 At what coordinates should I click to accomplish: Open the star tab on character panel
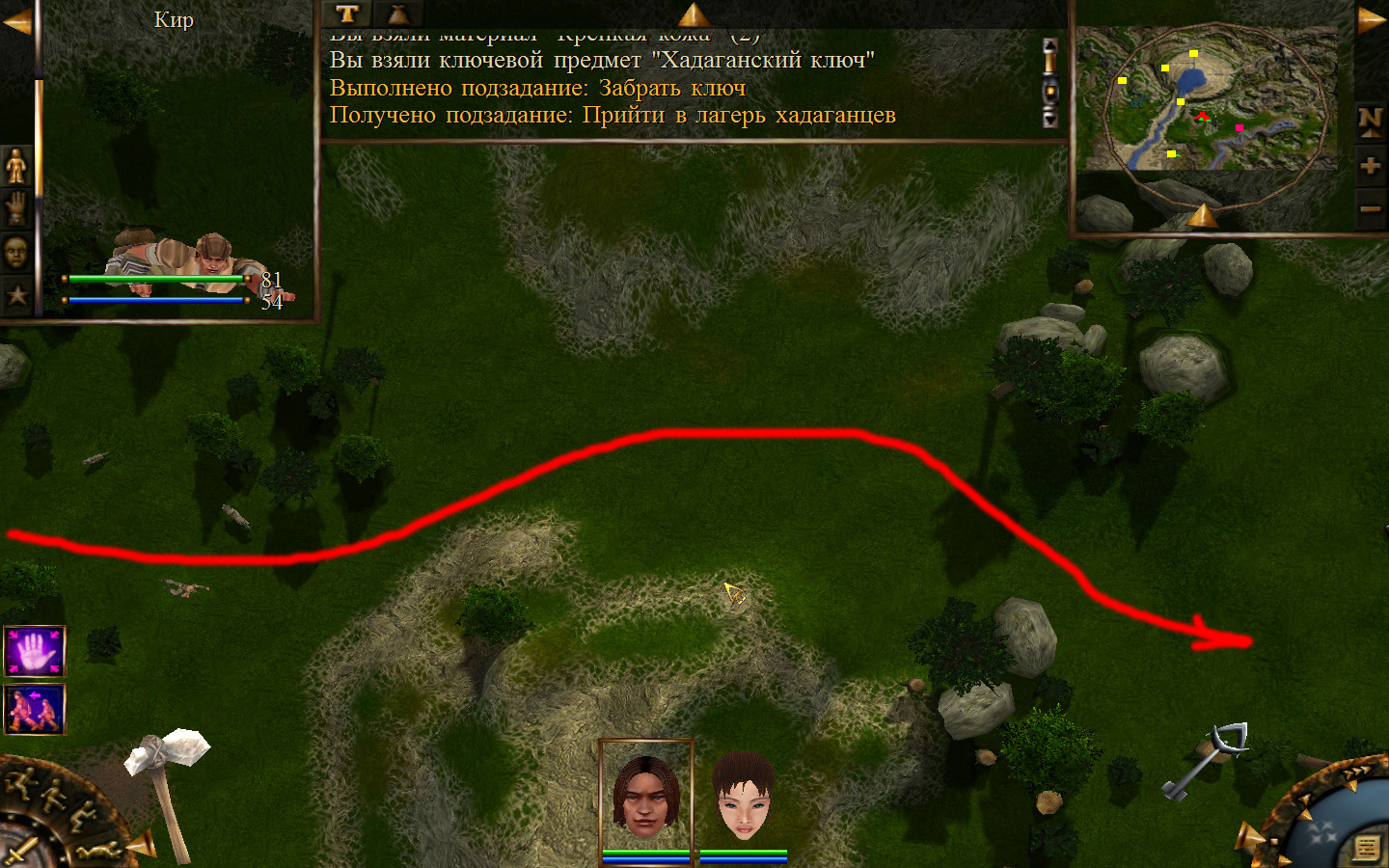click(16, 295)
